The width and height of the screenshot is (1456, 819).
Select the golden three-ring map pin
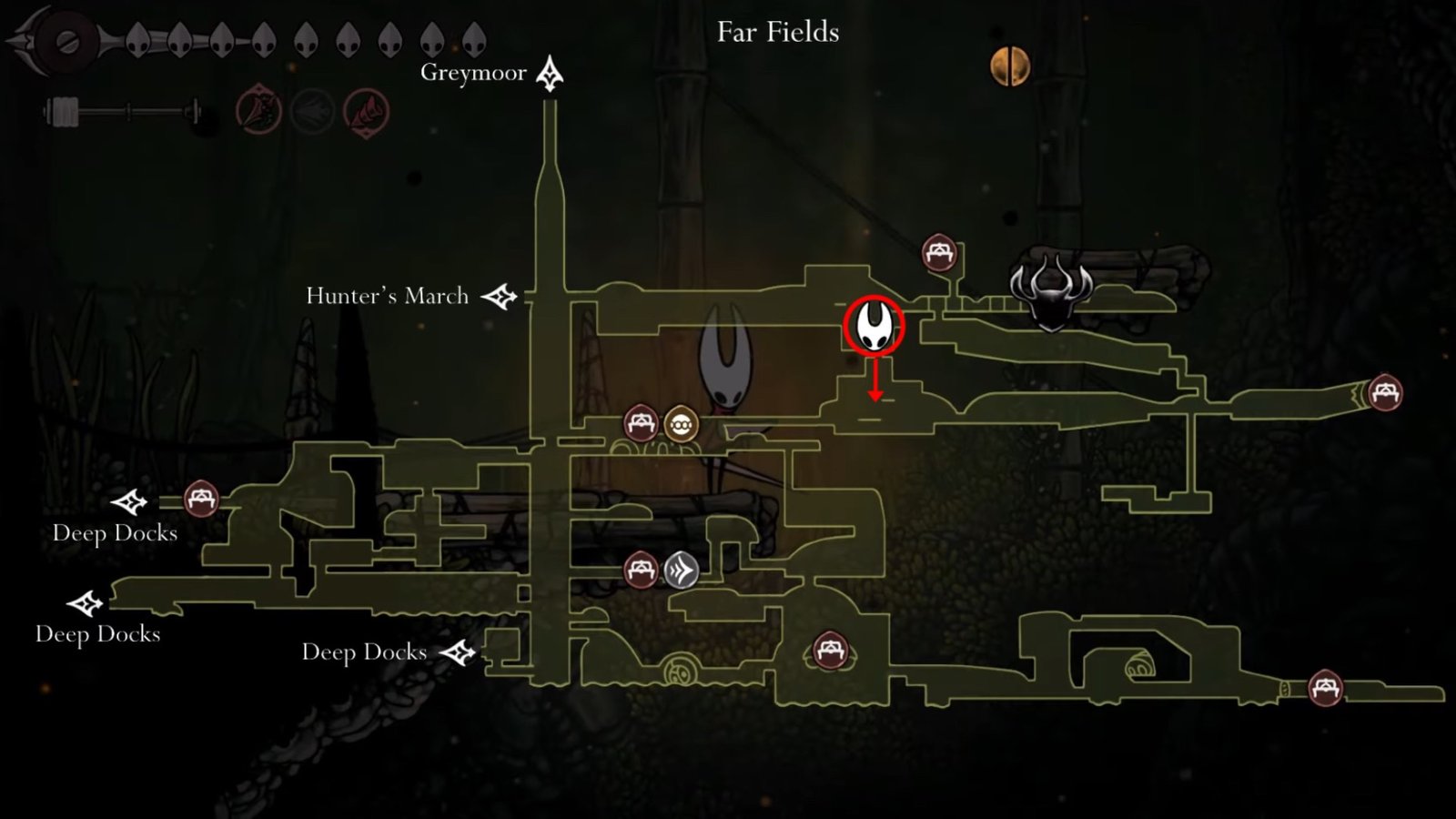[681, 424]
